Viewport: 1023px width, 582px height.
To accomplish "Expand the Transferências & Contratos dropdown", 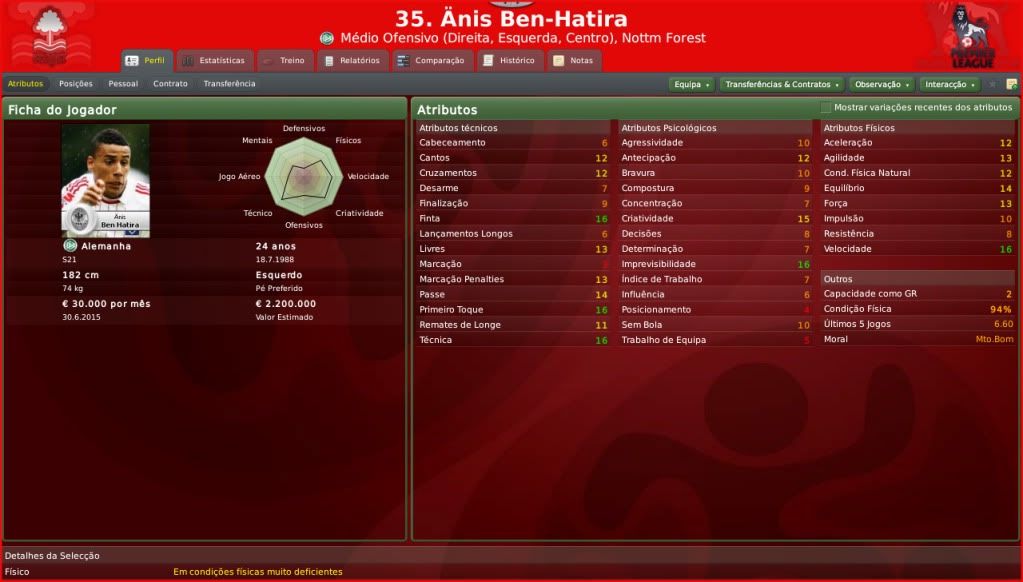I will coord(781,85).
